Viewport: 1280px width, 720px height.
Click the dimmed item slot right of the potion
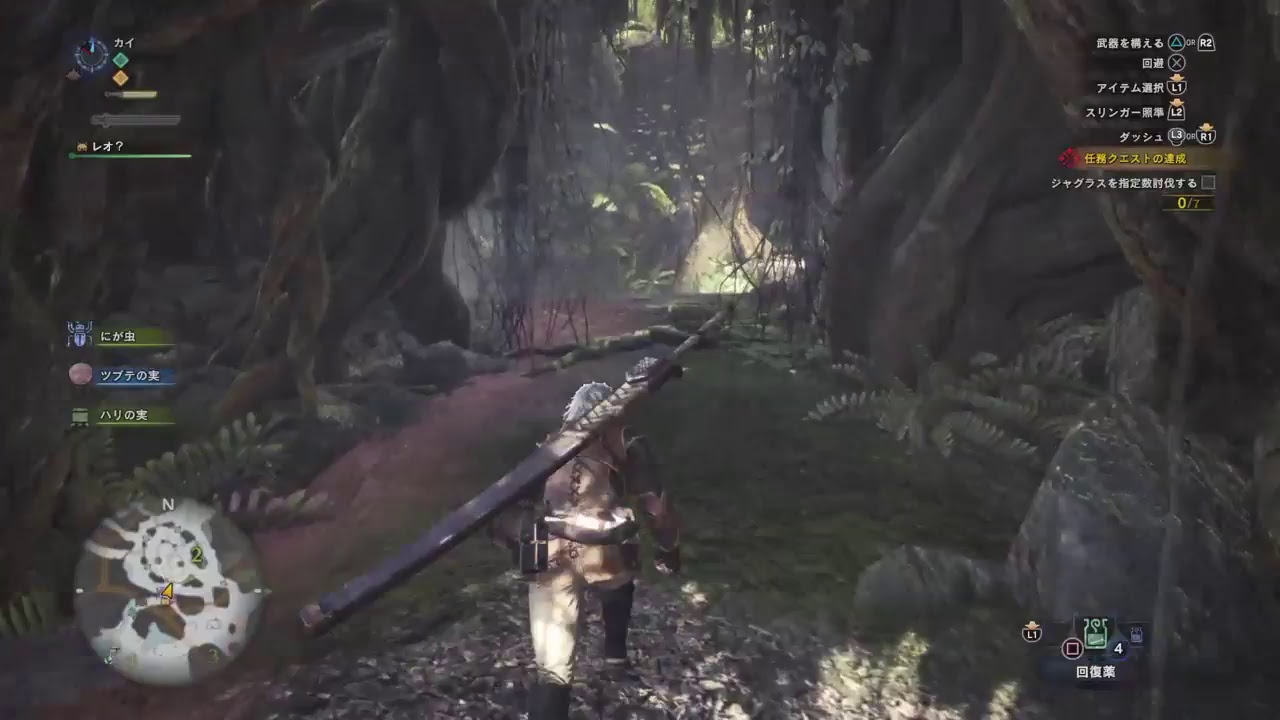[x=1136, y=634]
